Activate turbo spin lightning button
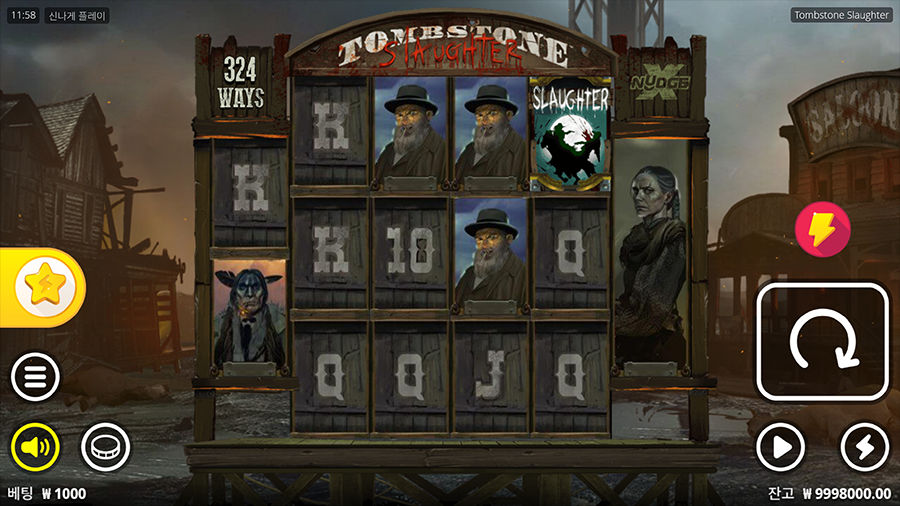 [865, 446]
